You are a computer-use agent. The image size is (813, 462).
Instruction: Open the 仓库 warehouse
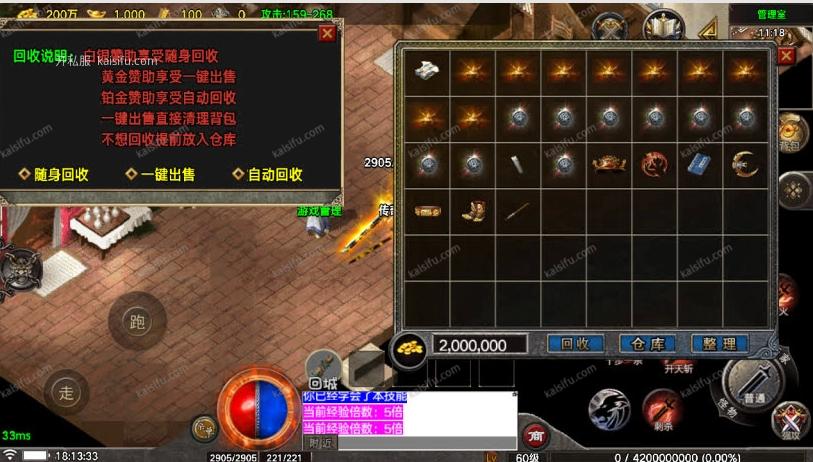649,344
